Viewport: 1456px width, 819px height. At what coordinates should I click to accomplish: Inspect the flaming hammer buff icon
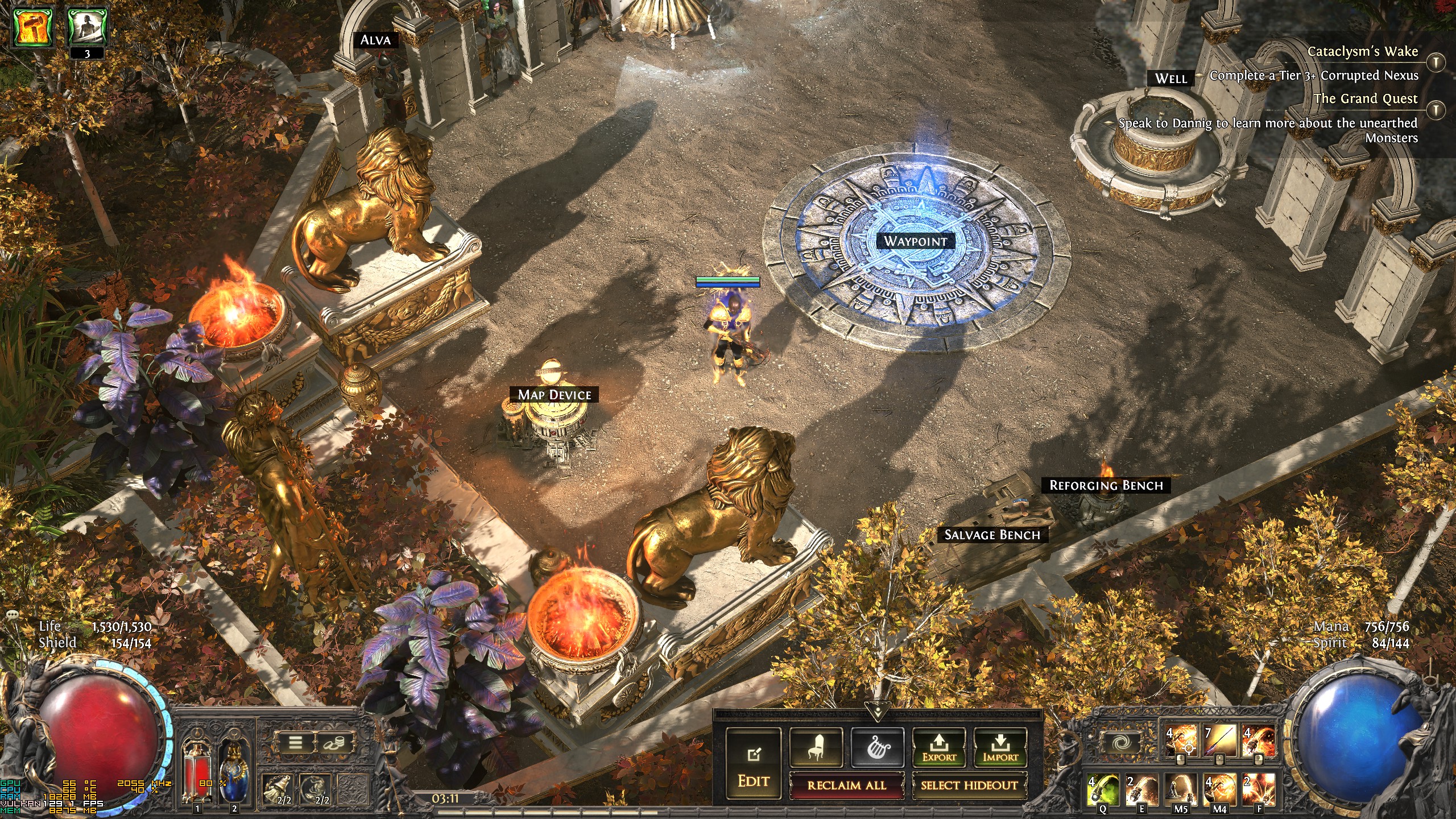(34, 27)
